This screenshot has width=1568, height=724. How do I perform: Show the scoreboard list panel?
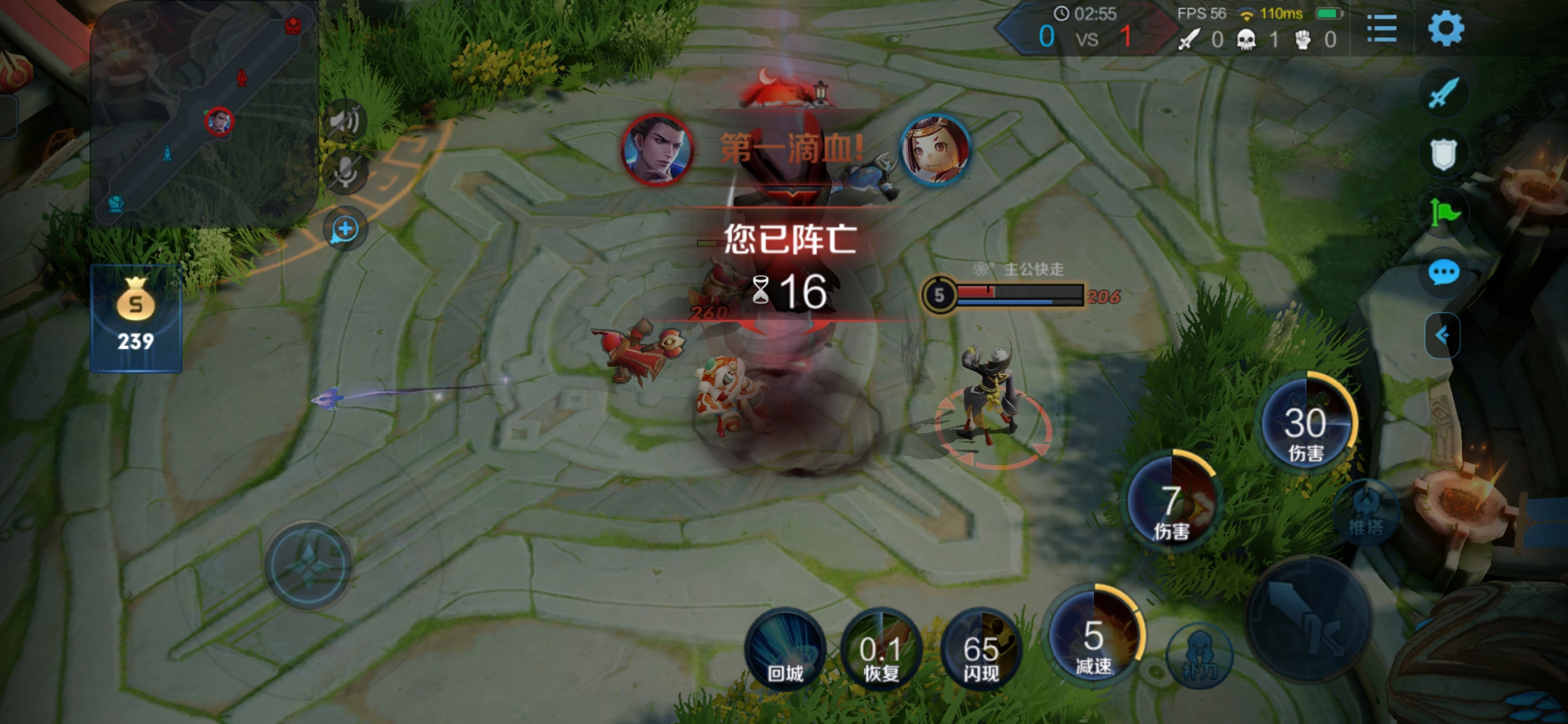[x=1381, y=30]
